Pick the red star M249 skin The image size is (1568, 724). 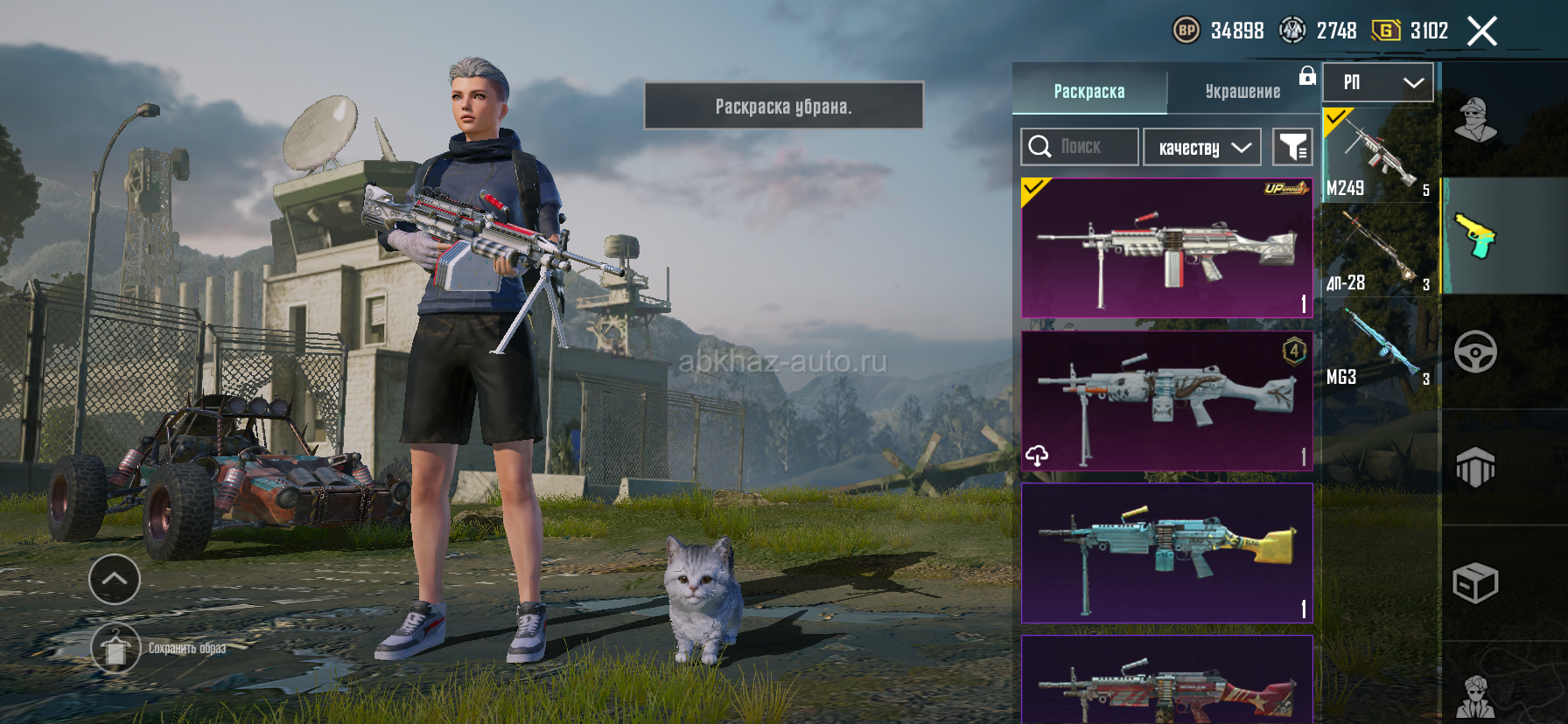1166,684
